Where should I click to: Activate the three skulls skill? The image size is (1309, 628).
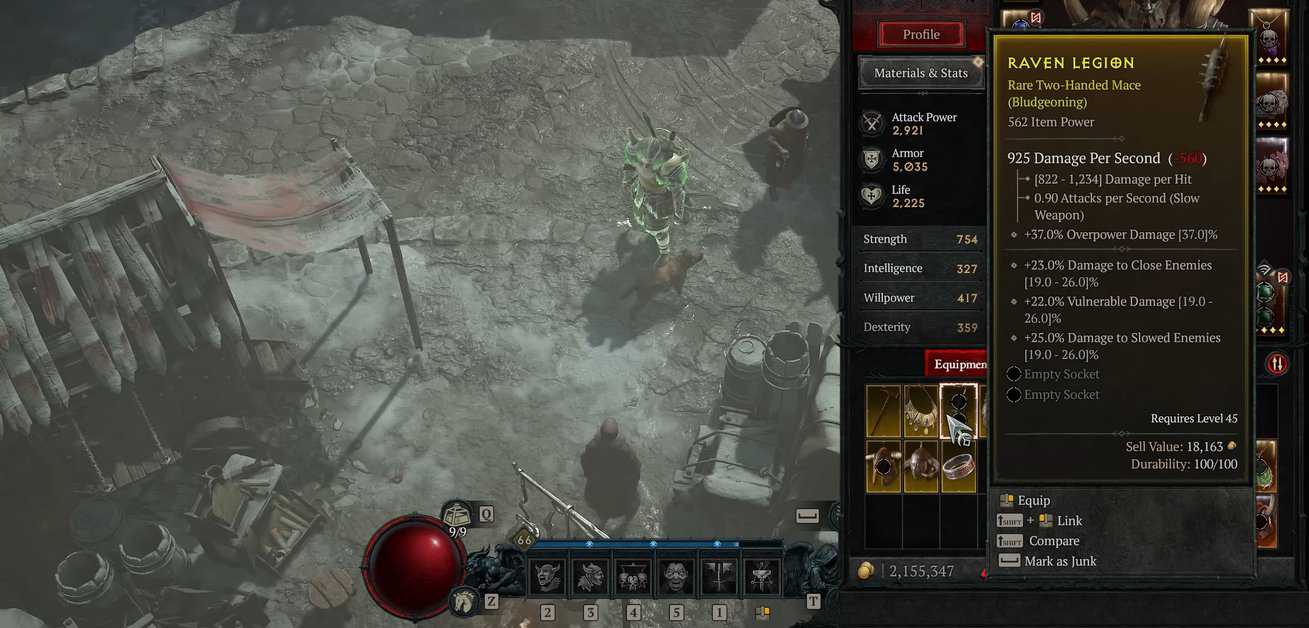pyautogui.click(x=634, y=577)
